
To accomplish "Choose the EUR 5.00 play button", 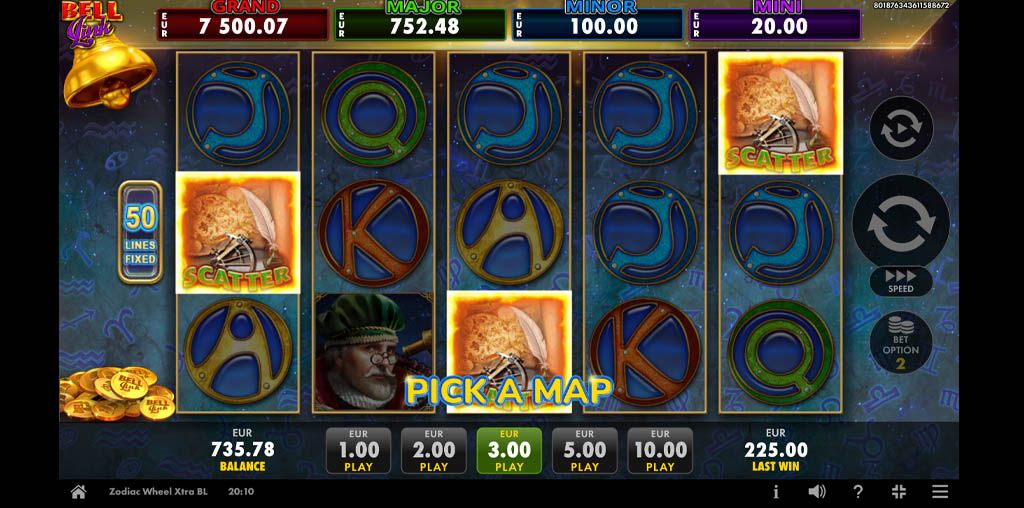I will click(584, 451).
